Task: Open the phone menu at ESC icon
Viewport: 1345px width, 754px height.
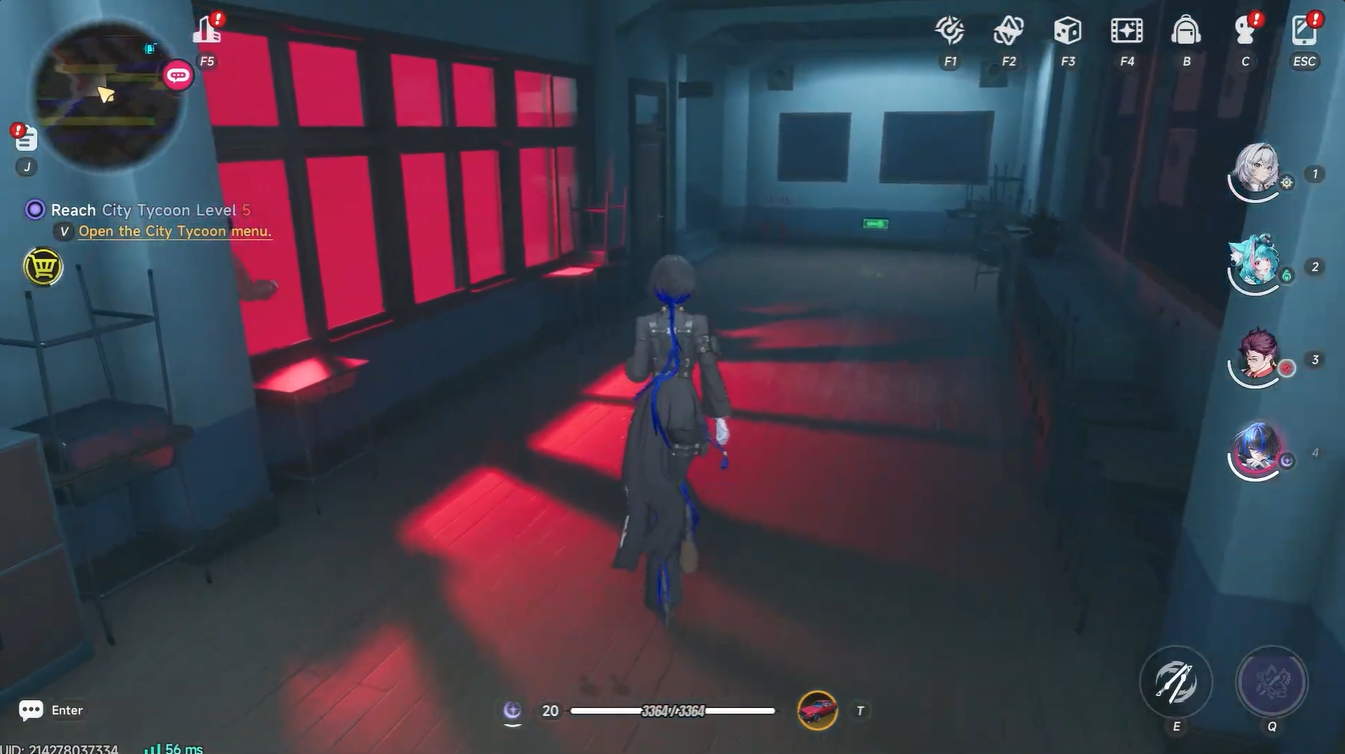Action: click(1303, 30)
